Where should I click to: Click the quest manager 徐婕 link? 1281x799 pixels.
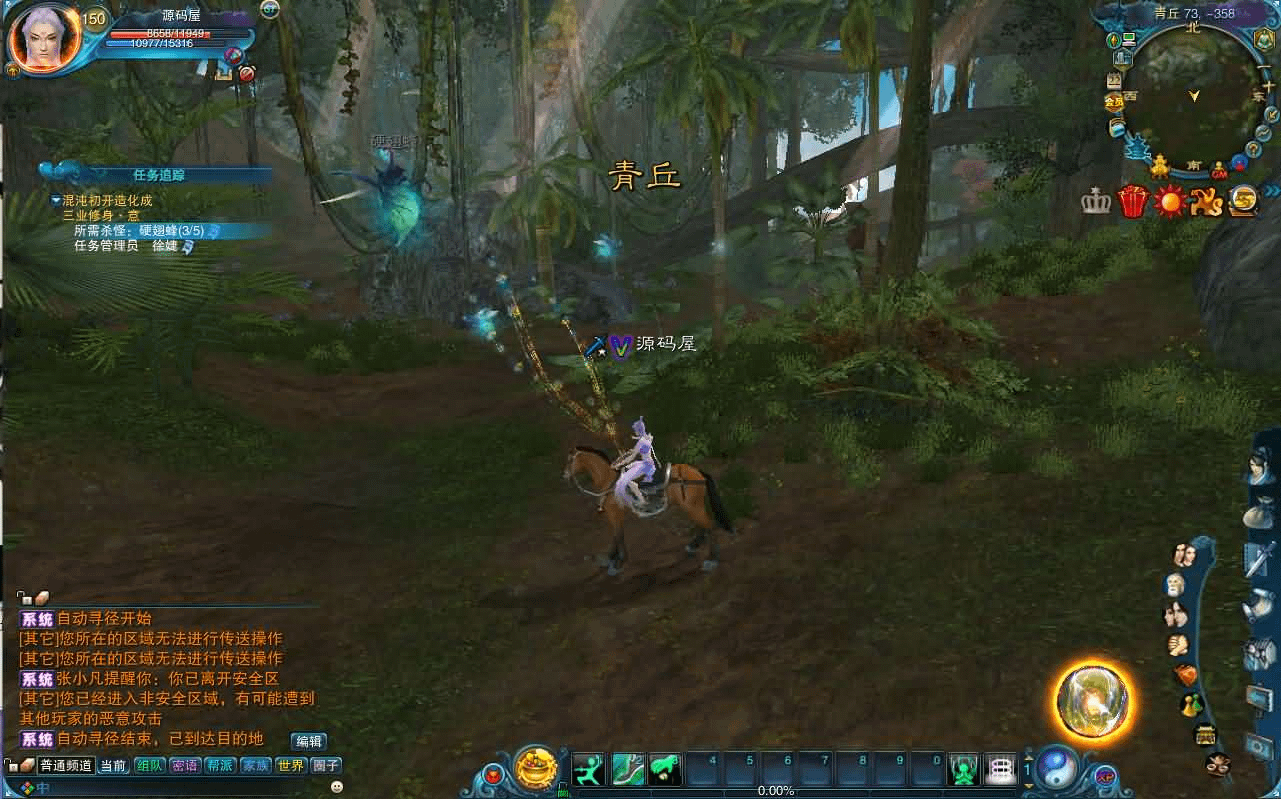click(164, 246)
